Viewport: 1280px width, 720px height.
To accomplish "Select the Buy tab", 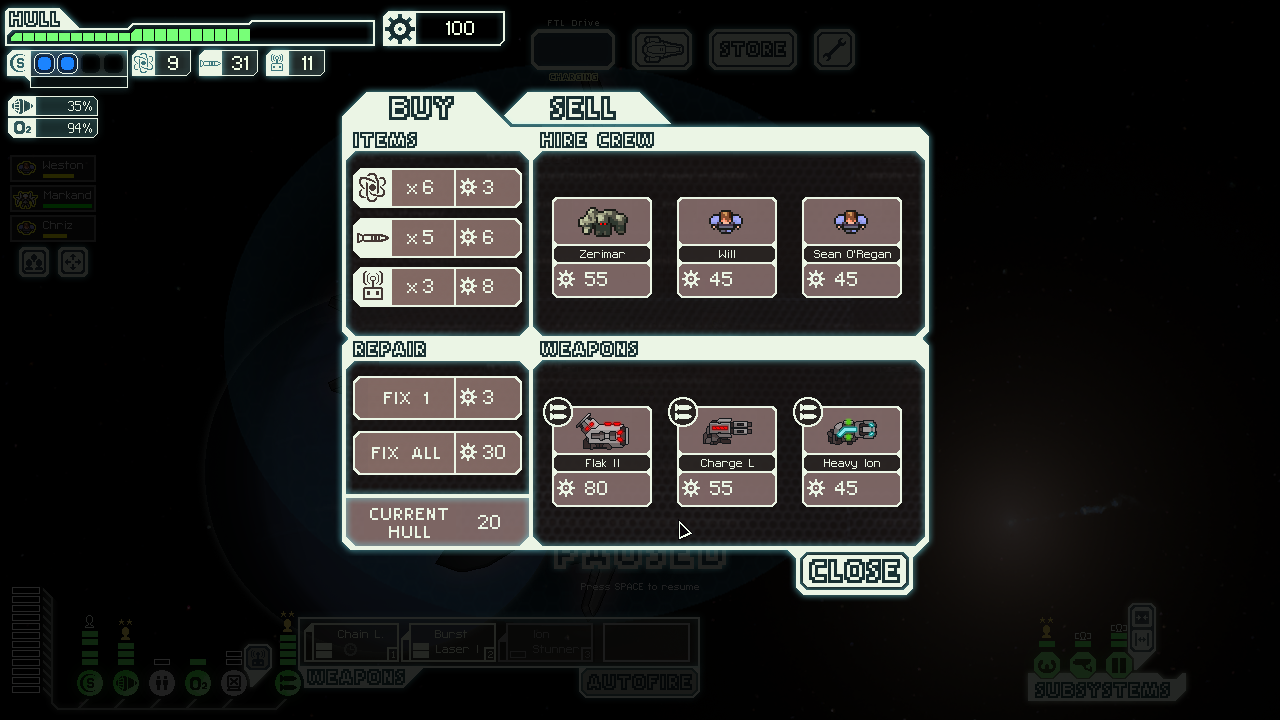I will [x=421, y=108].
